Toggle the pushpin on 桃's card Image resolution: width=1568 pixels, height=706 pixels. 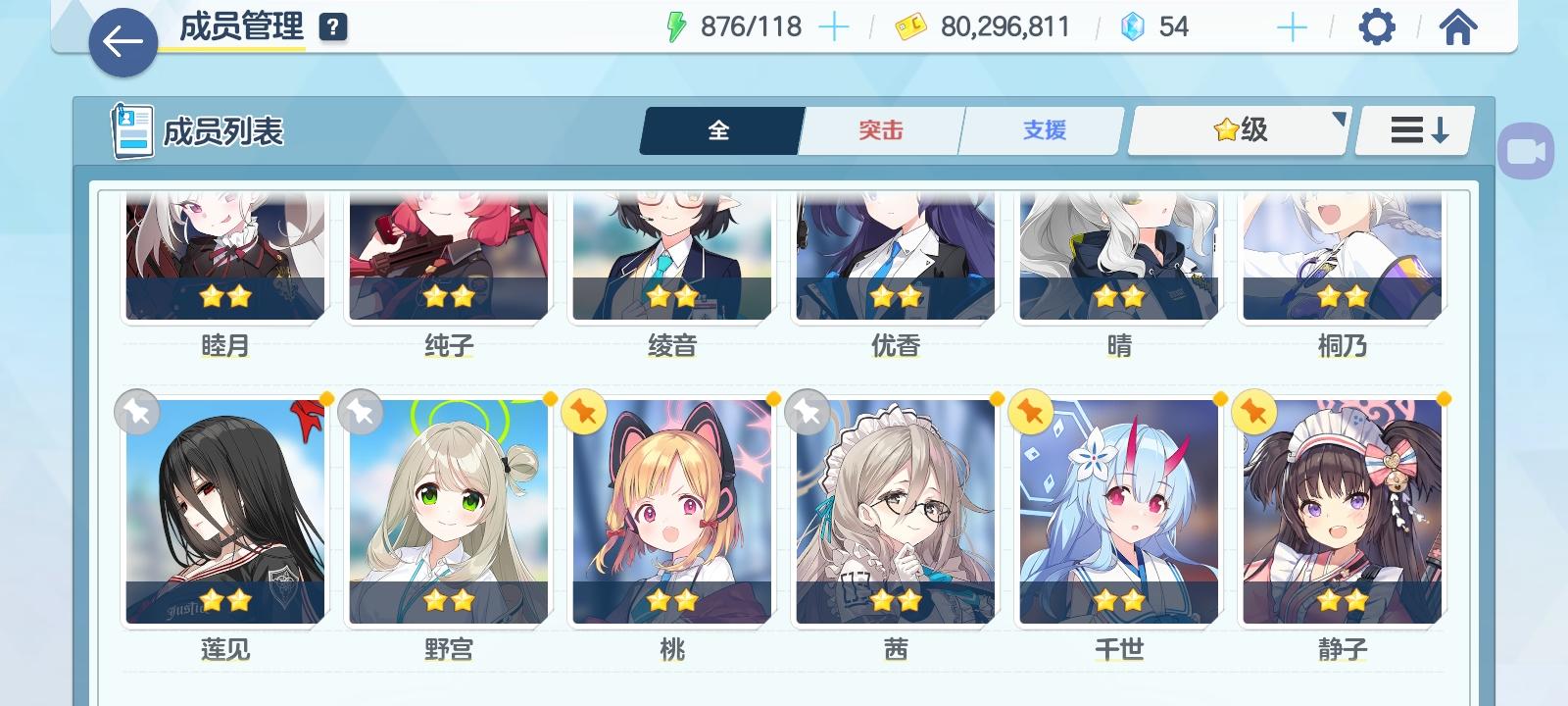(583, 413)
